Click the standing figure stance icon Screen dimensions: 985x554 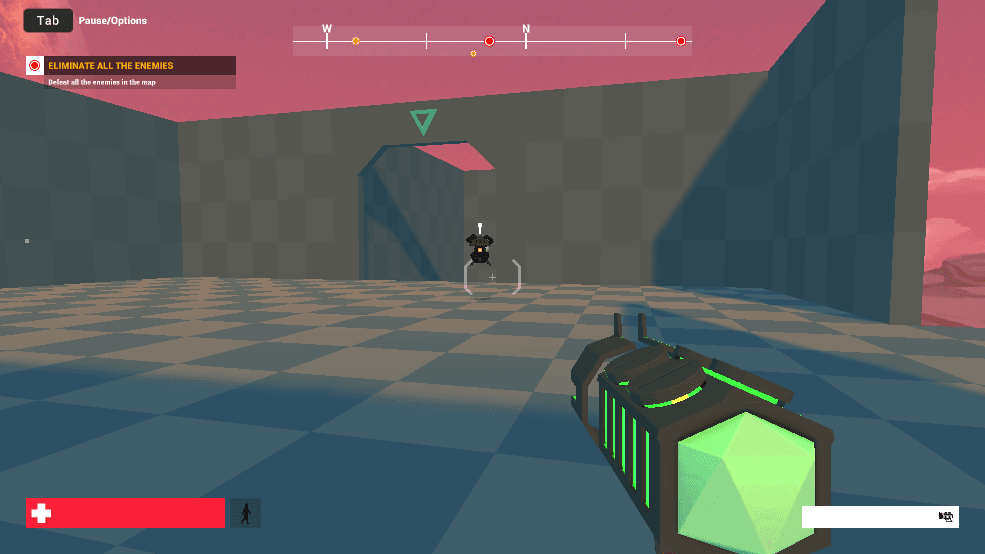pos(246,513)
